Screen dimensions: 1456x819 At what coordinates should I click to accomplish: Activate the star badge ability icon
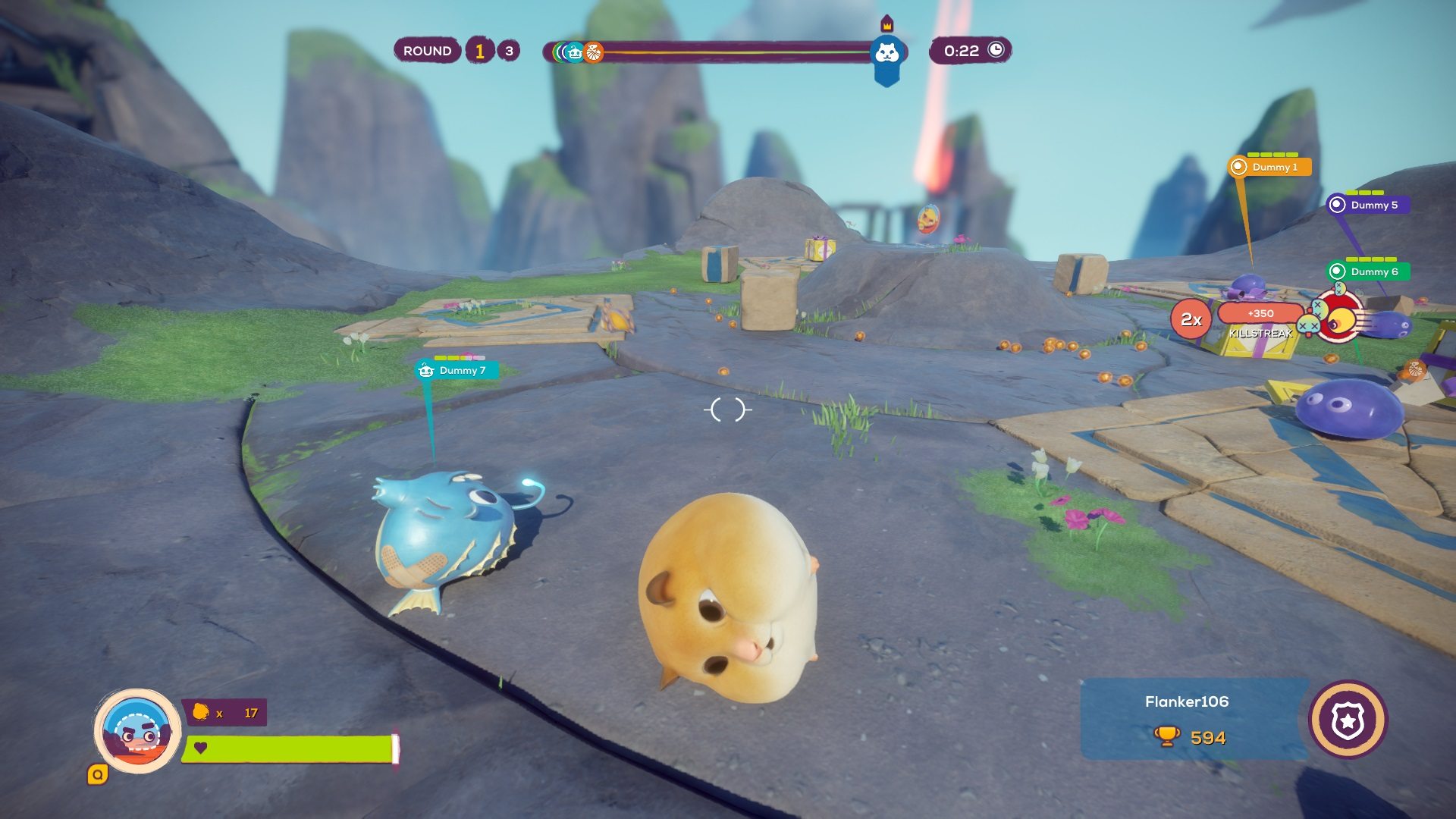[1348, 720]
